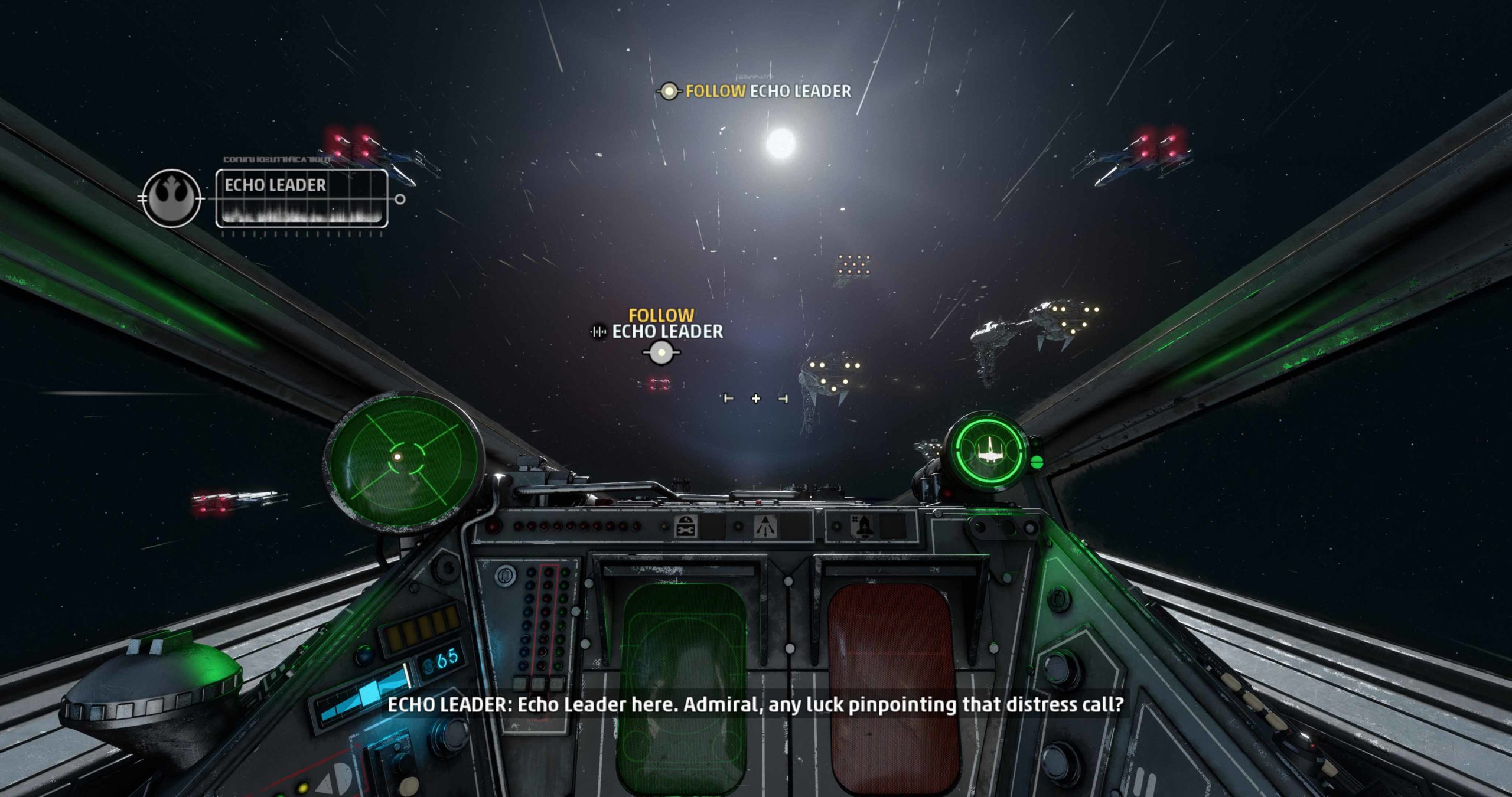Viewport: 1512px width, 797px height.
Task: Click the Rebel Alliance comms emblem
Action: click(171, 198)
